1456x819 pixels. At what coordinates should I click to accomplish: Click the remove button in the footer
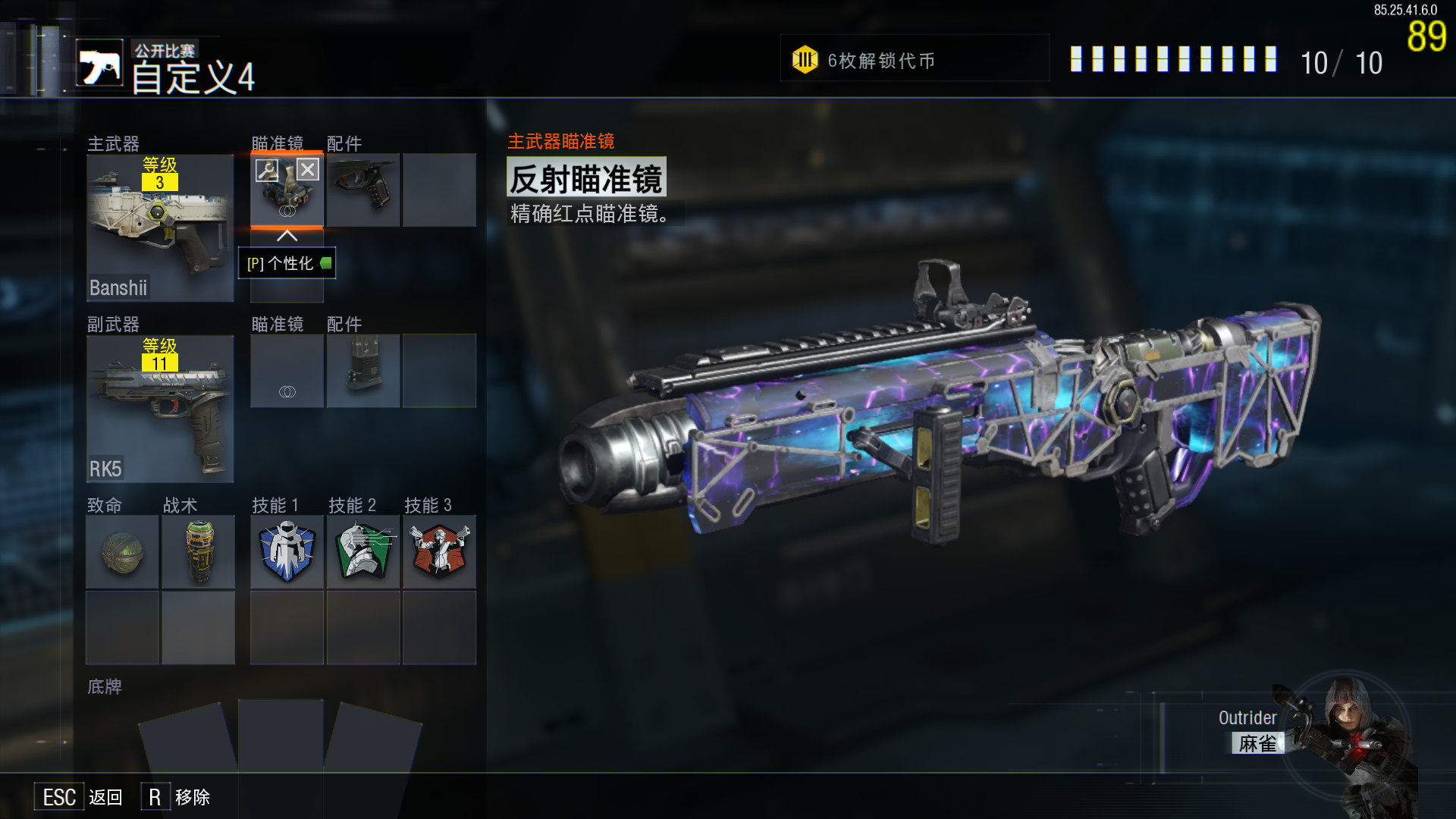click(x=176, y=797)
